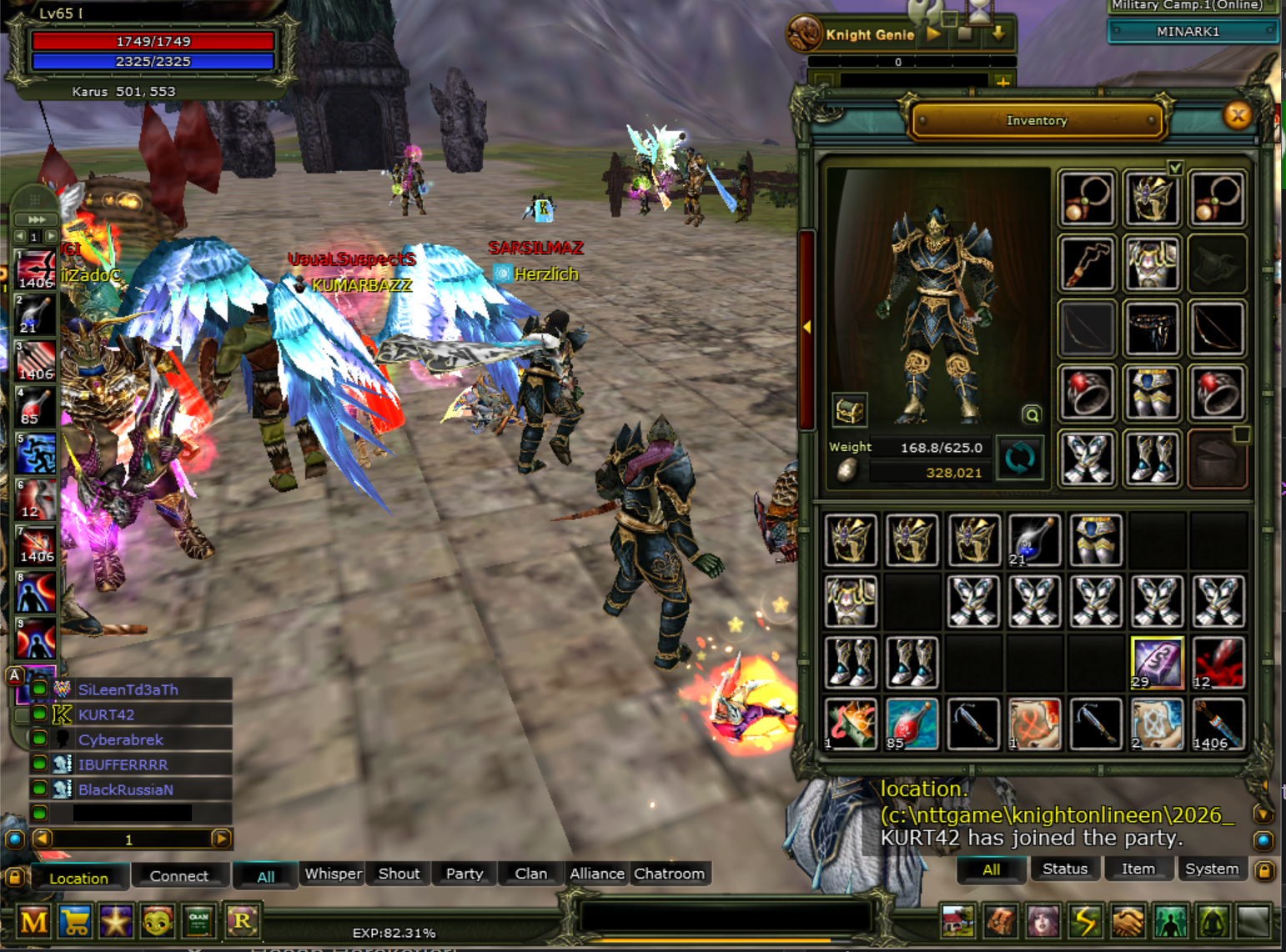Expand the minimap using the ">>>" button
The image size is (1286, 952).
point(35,219)
